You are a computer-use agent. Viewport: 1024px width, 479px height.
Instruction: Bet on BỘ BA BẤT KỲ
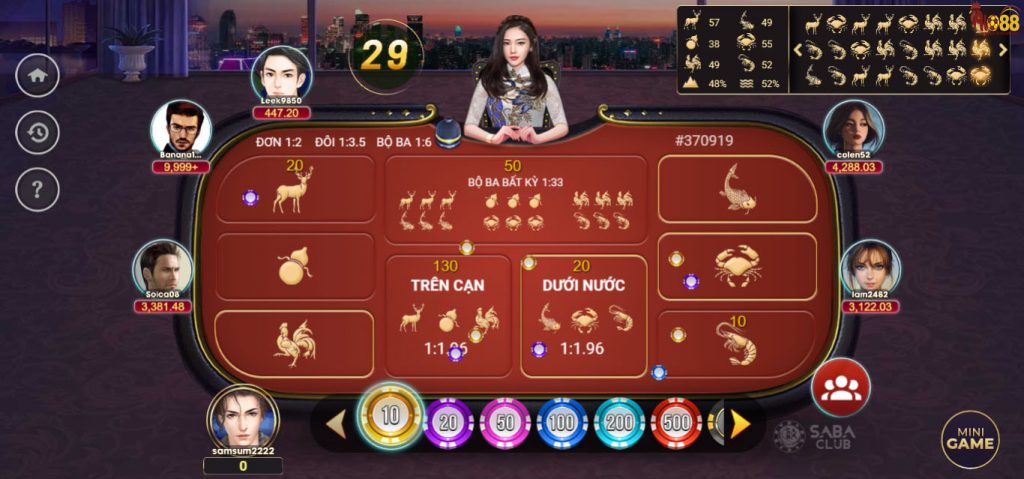point(515,200)
